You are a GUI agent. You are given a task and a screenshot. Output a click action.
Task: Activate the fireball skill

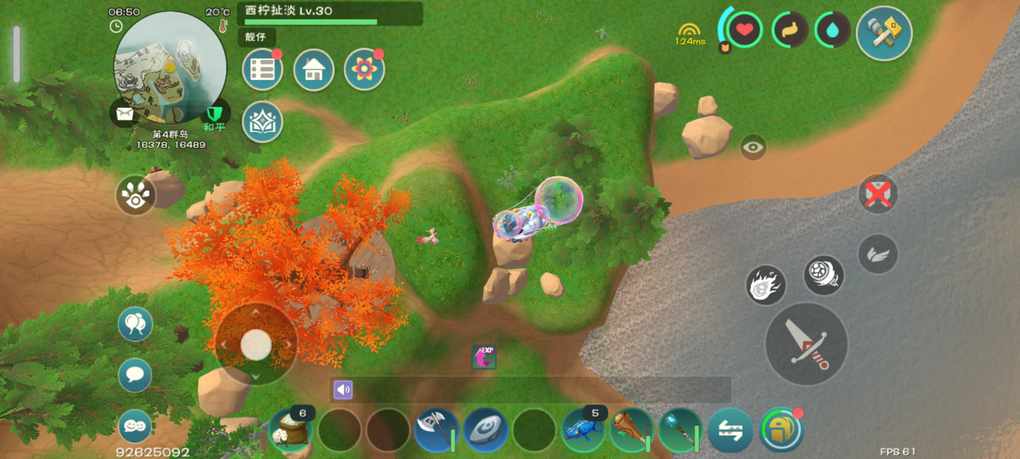click(766, 286)
